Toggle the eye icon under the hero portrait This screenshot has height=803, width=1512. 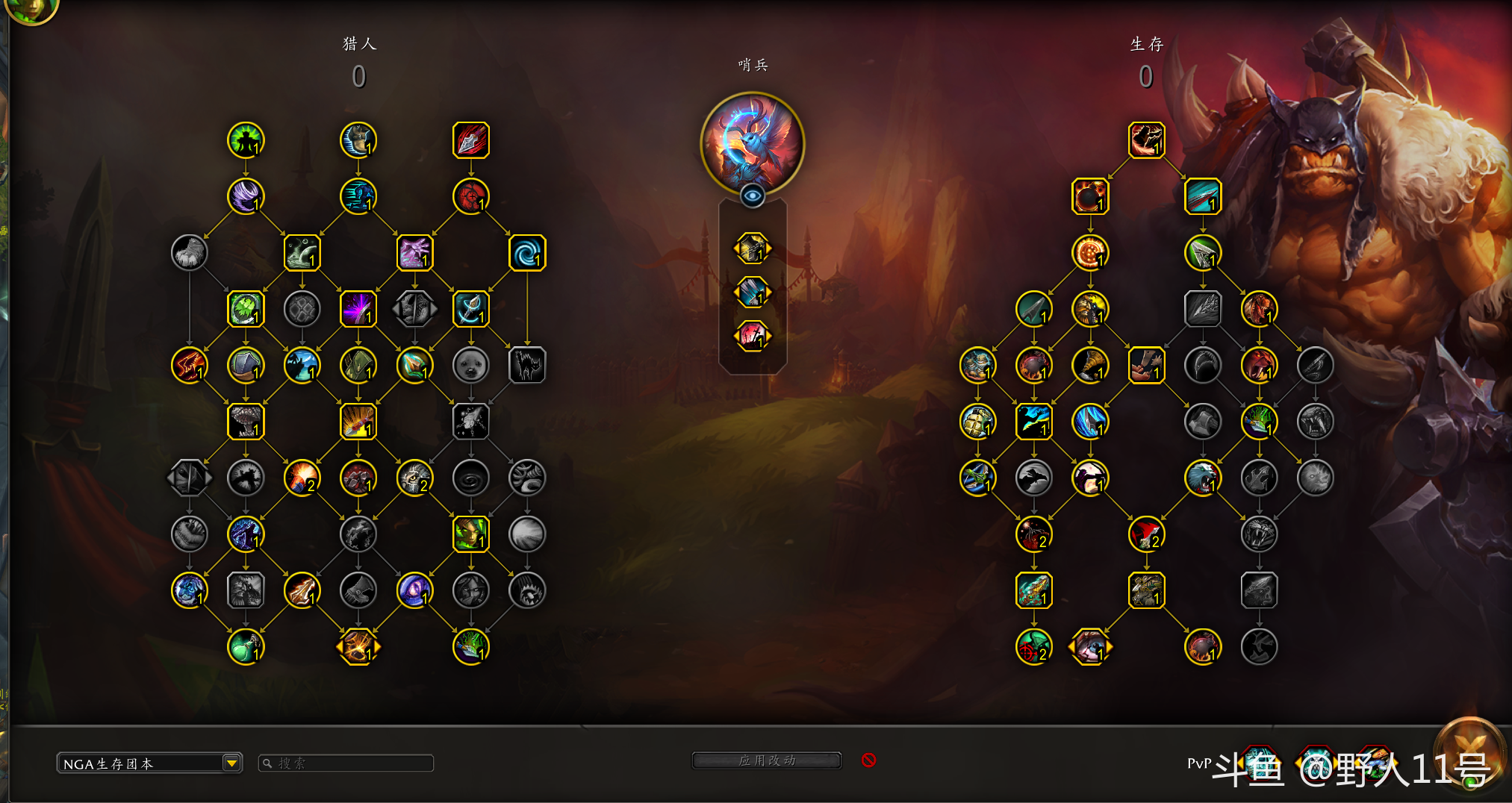(753, 196)
